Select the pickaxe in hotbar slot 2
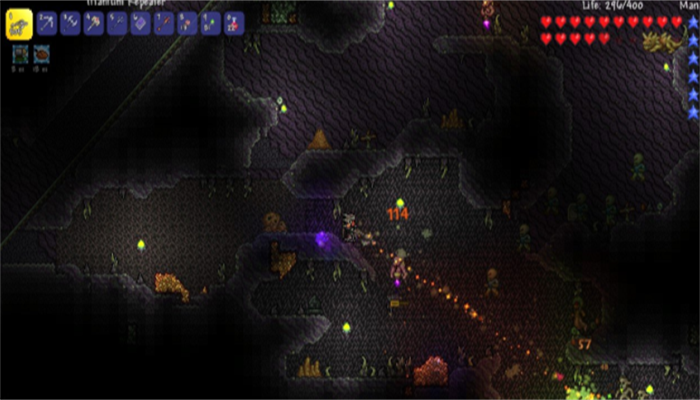Viewport: 700px width, 400px height. (x=47, y=22)
